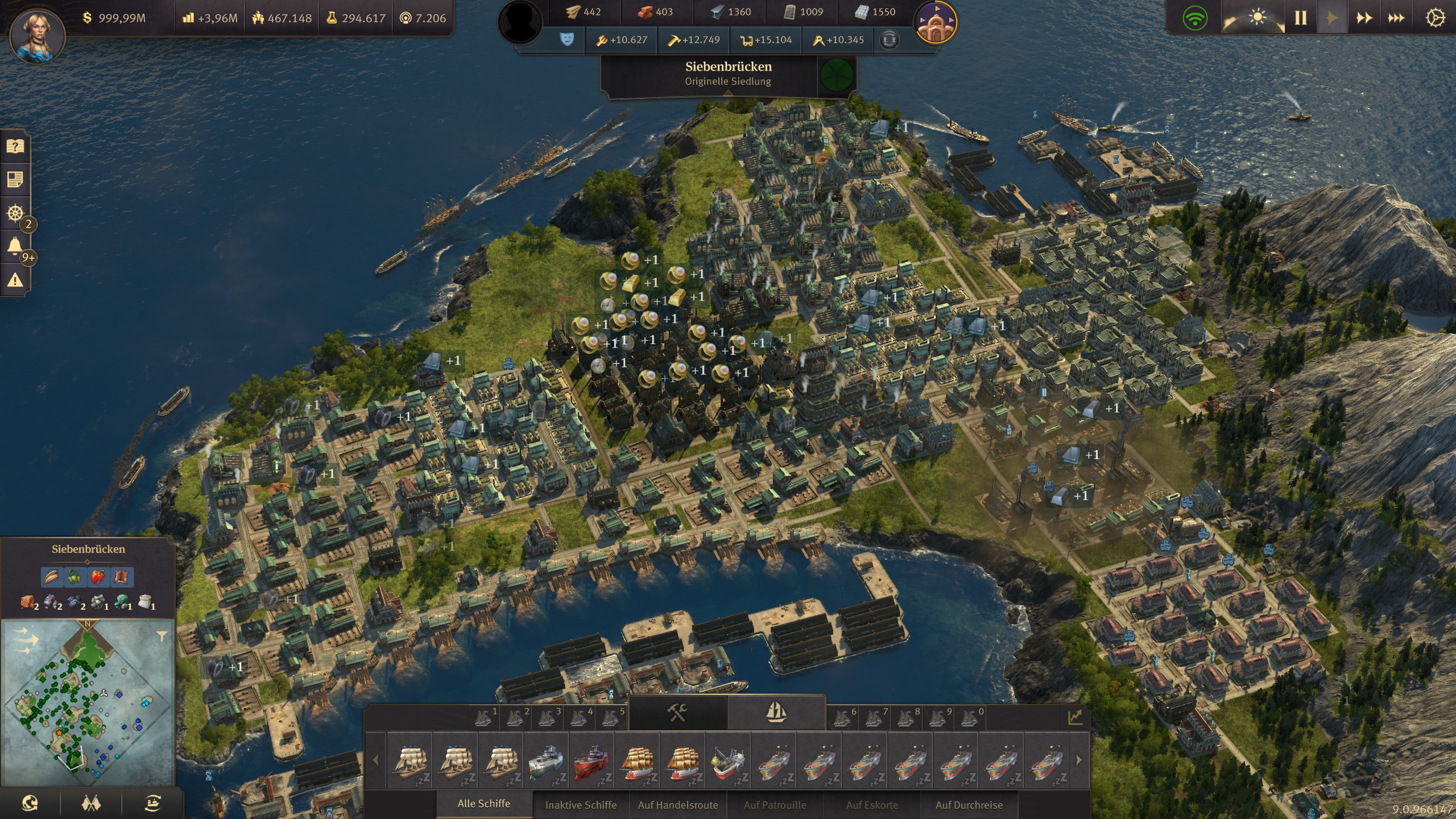Pause the game

[x=1301, y=18]
